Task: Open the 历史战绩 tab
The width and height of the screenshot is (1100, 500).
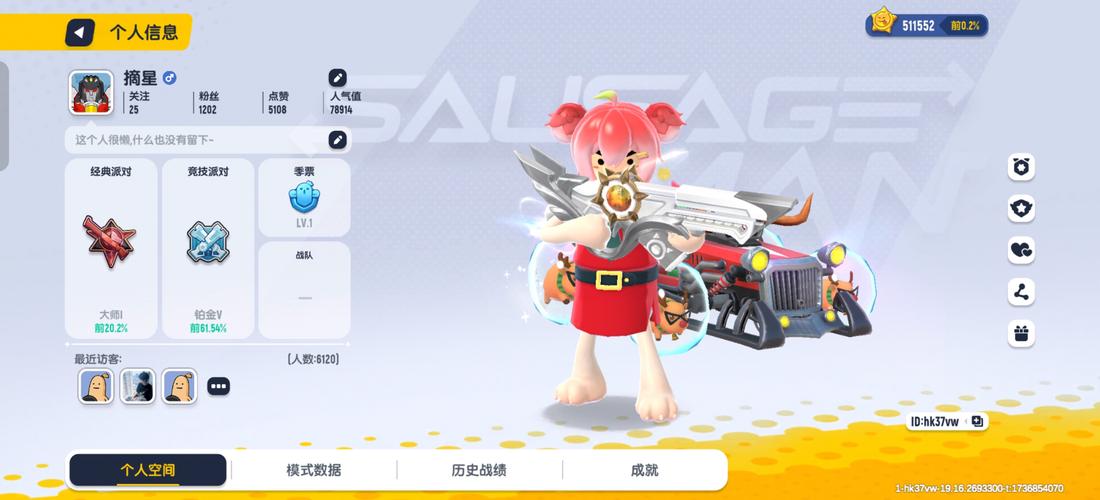Action: coord(479,470)
